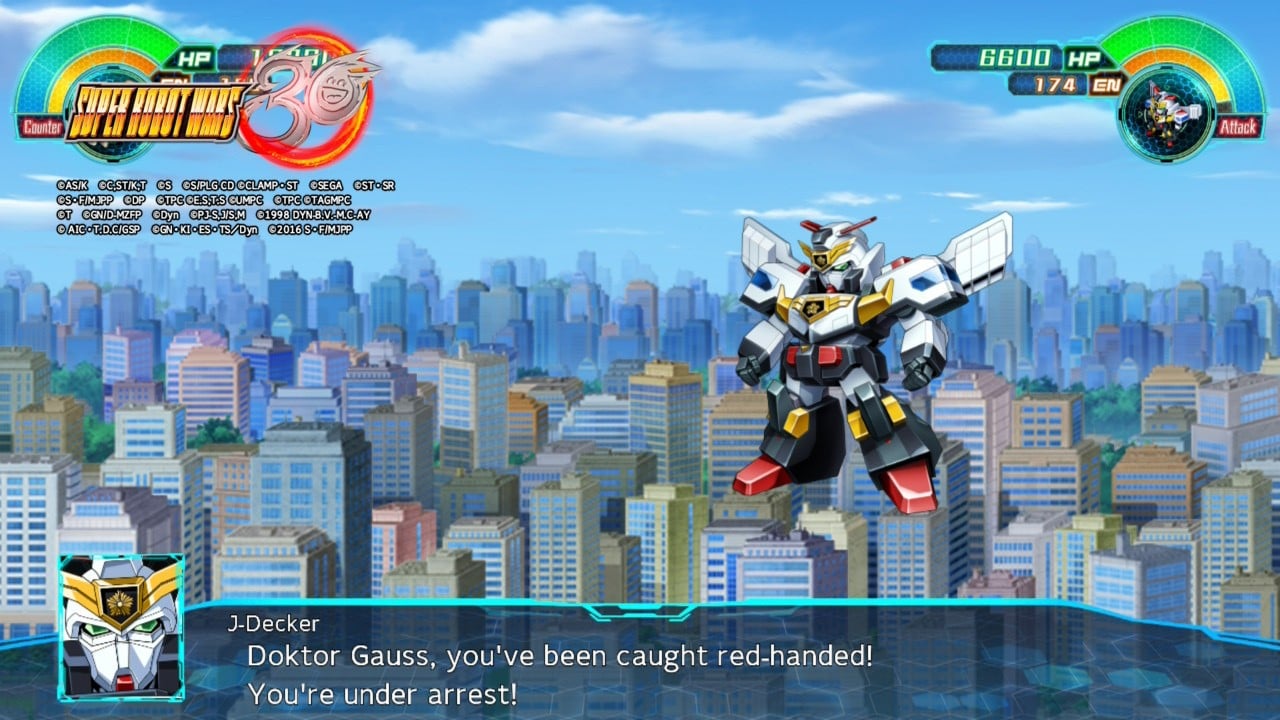Click J-Decker's speaker portrait

(121, 627)
